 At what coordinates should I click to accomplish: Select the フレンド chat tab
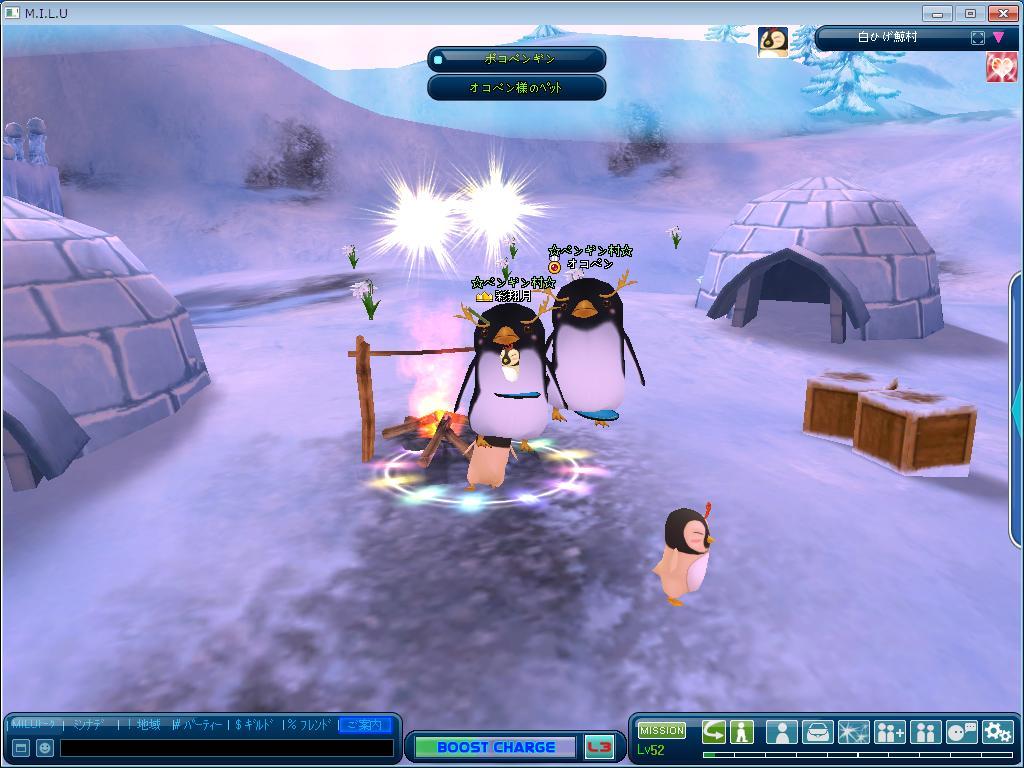click(310, 725)
